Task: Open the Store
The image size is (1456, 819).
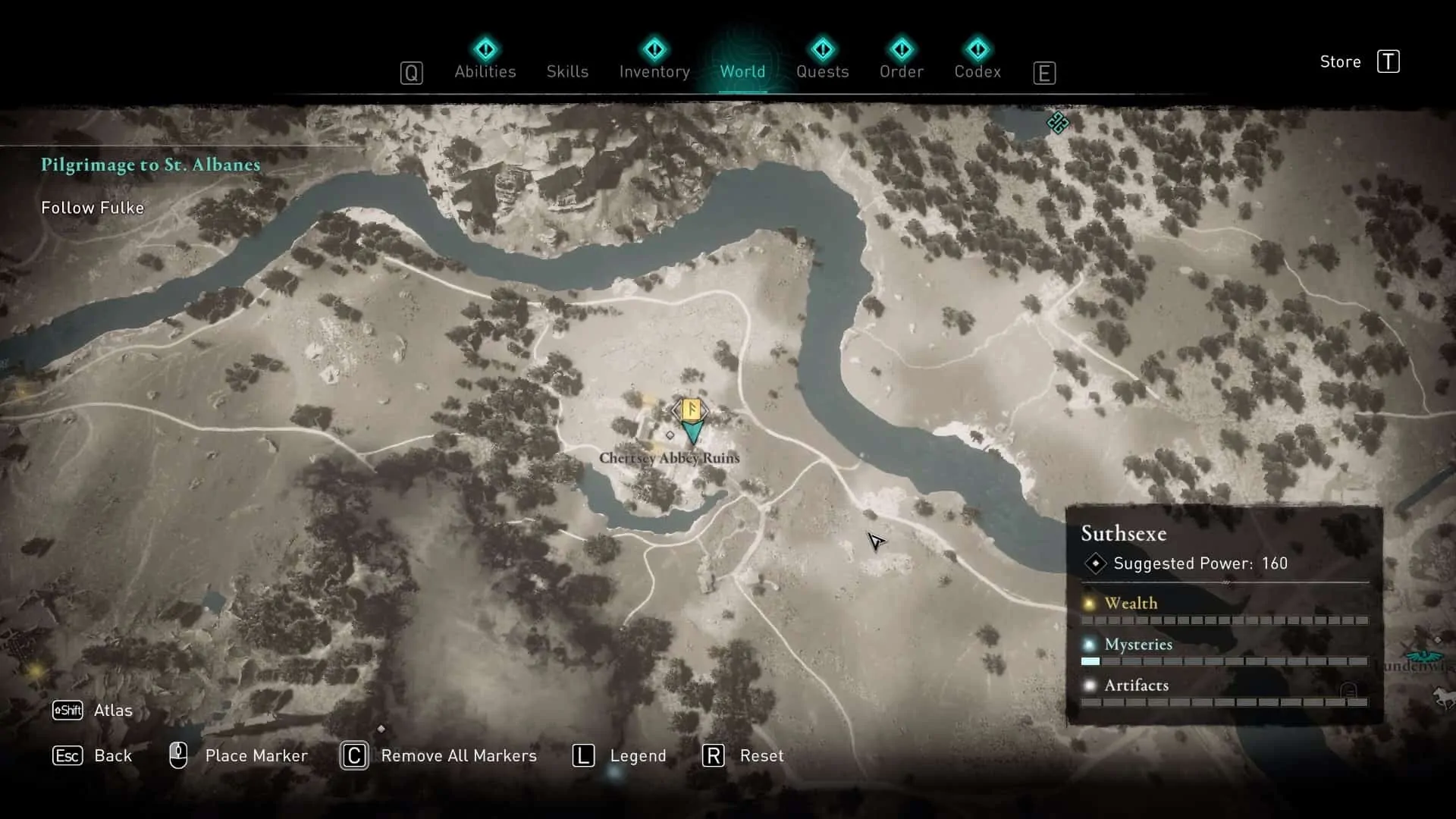Action: 1340,61
